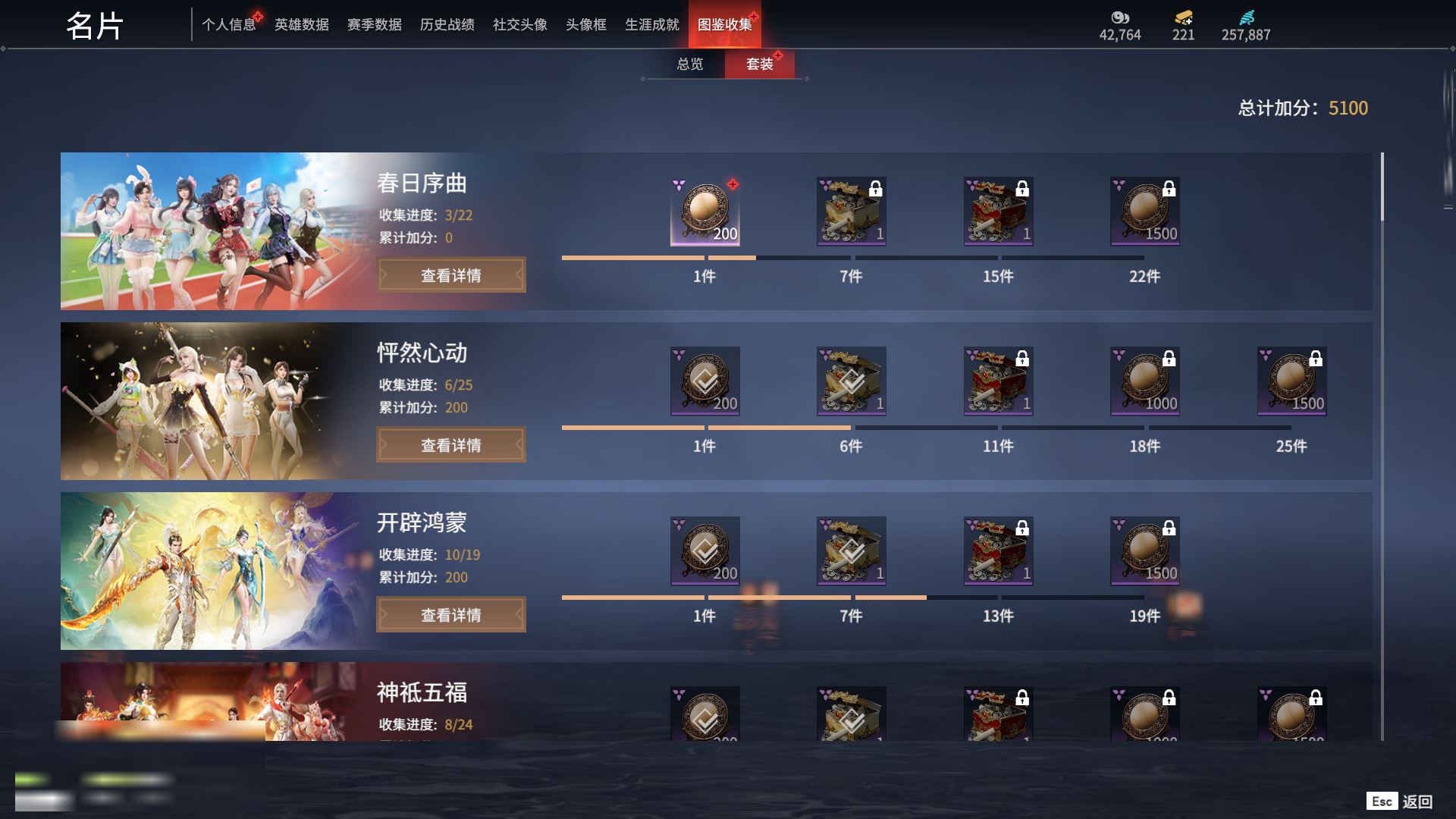This screenshot has width=1456, height=819.
Task: Open the 生涯成就 tab
Action: pos(651,25)
